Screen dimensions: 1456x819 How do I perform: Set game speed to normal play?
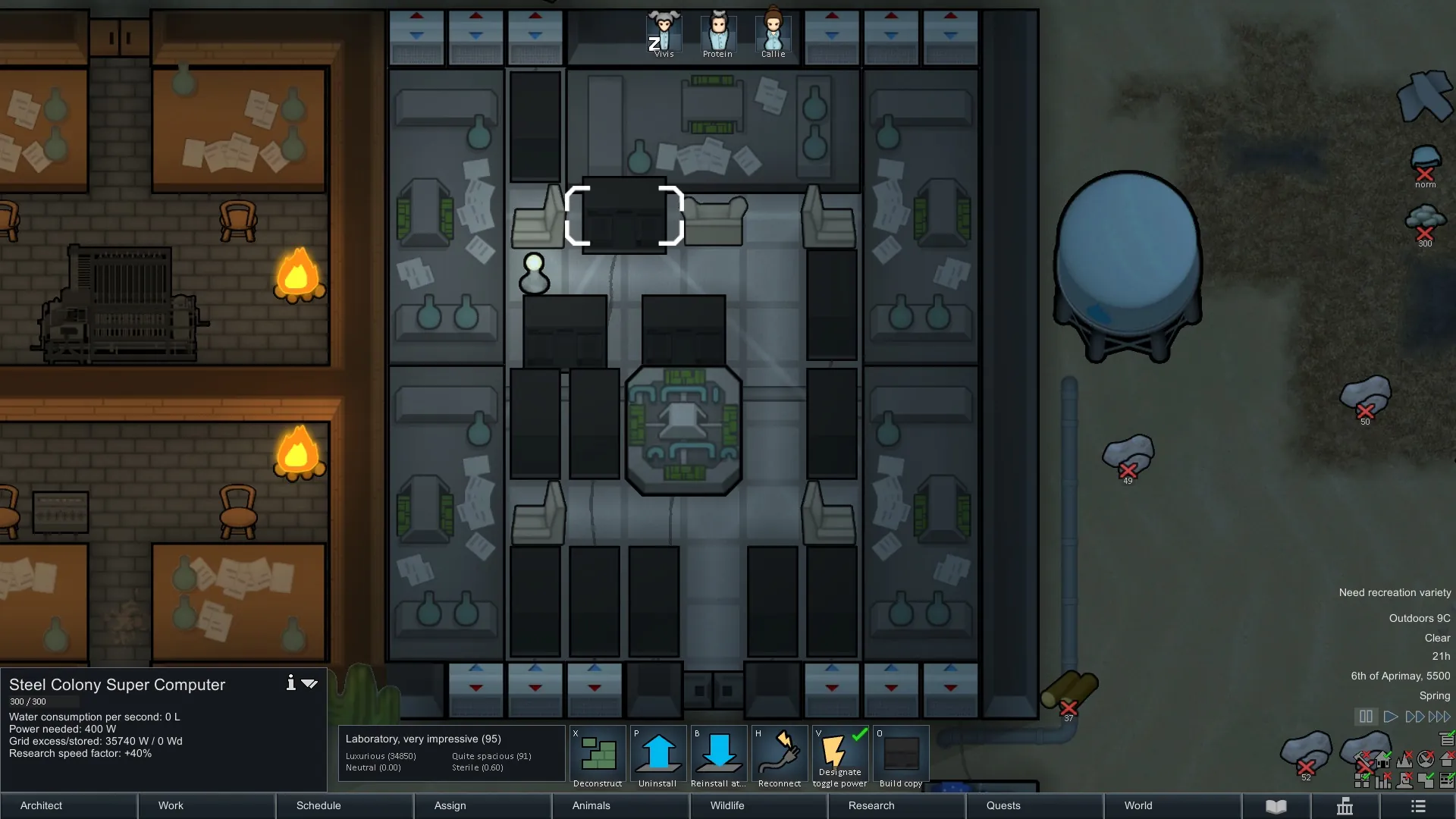(x=1390, y=717)
